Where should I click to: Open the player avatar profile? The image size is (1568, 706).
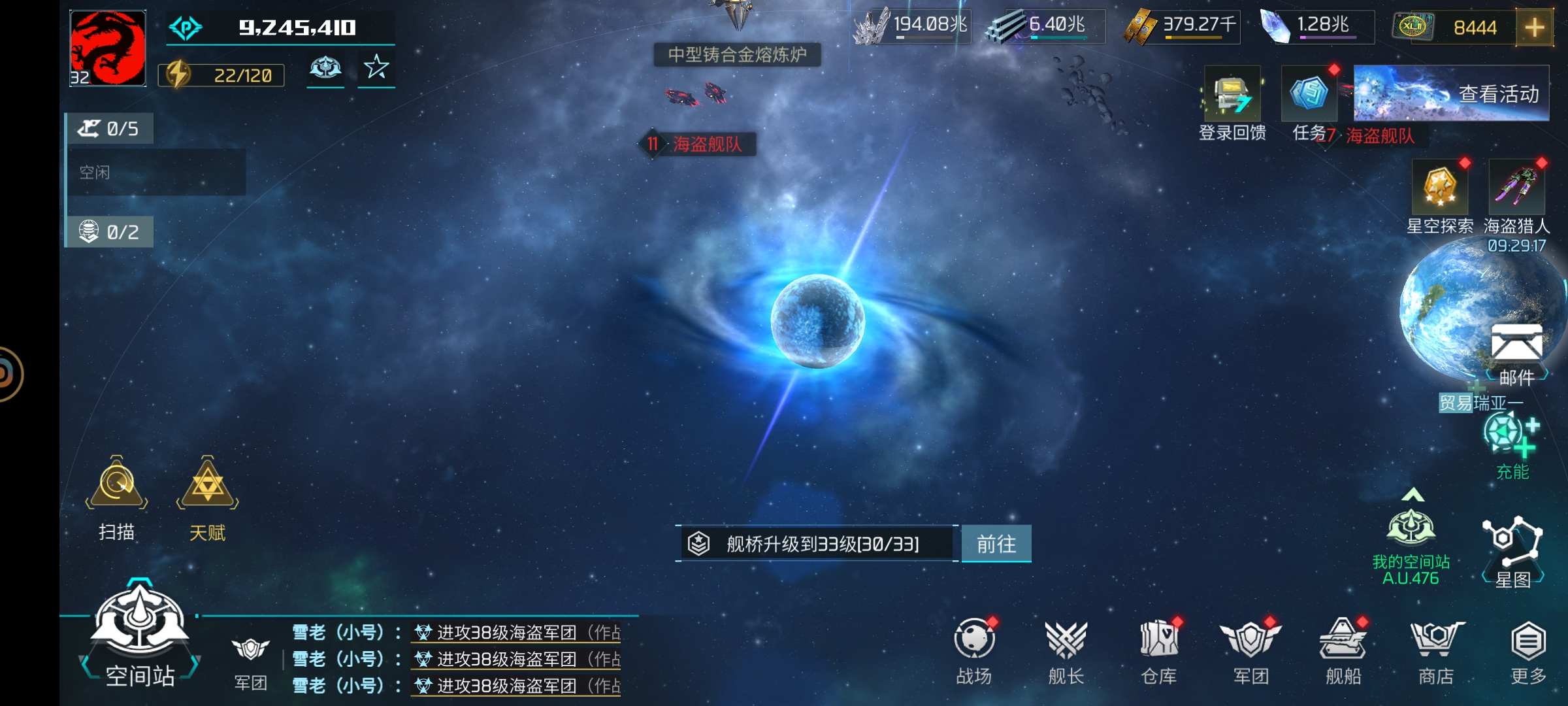coord(108,48)
